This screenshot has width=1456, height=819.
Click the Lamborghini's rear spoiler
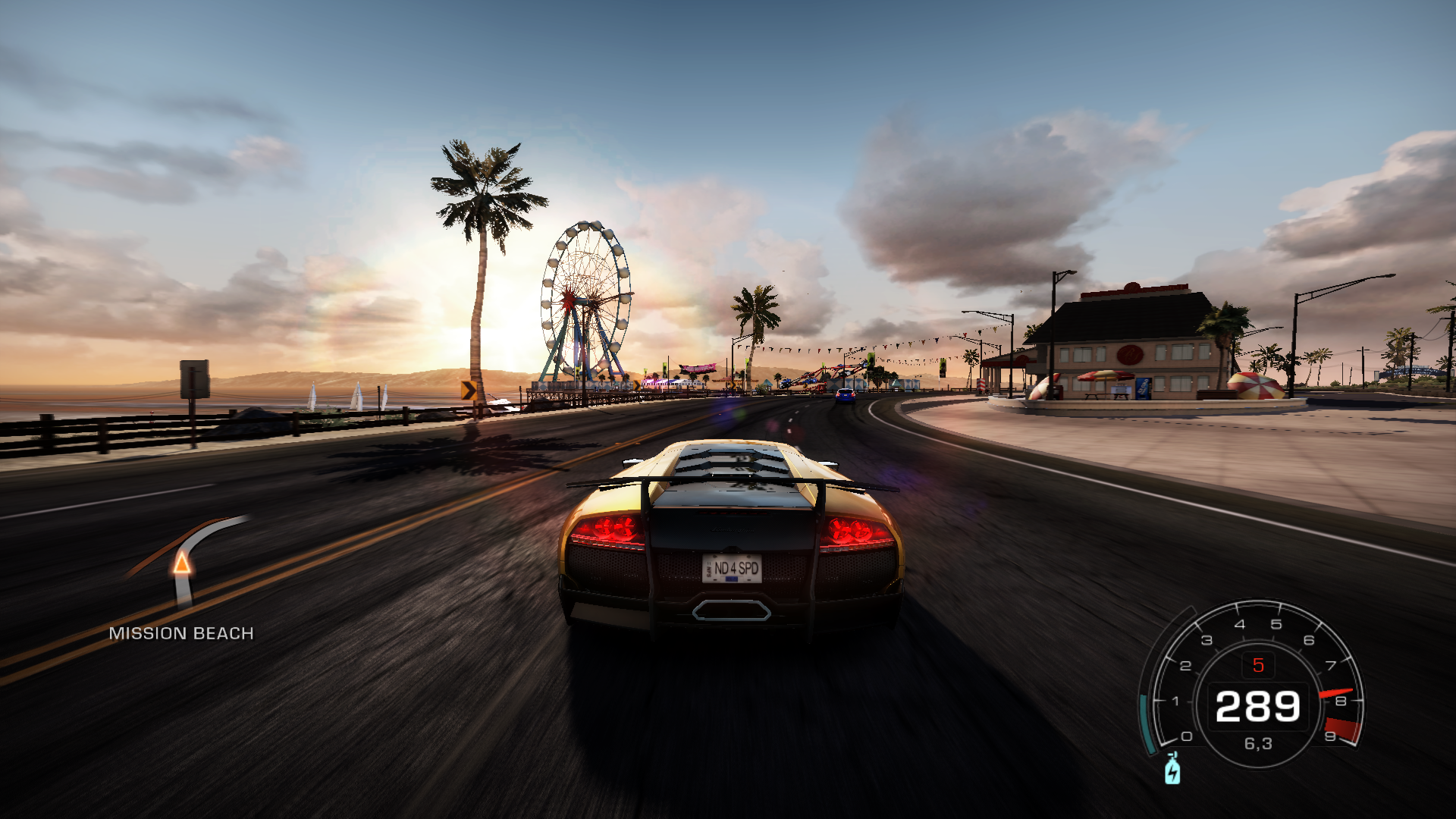(728, 483)
